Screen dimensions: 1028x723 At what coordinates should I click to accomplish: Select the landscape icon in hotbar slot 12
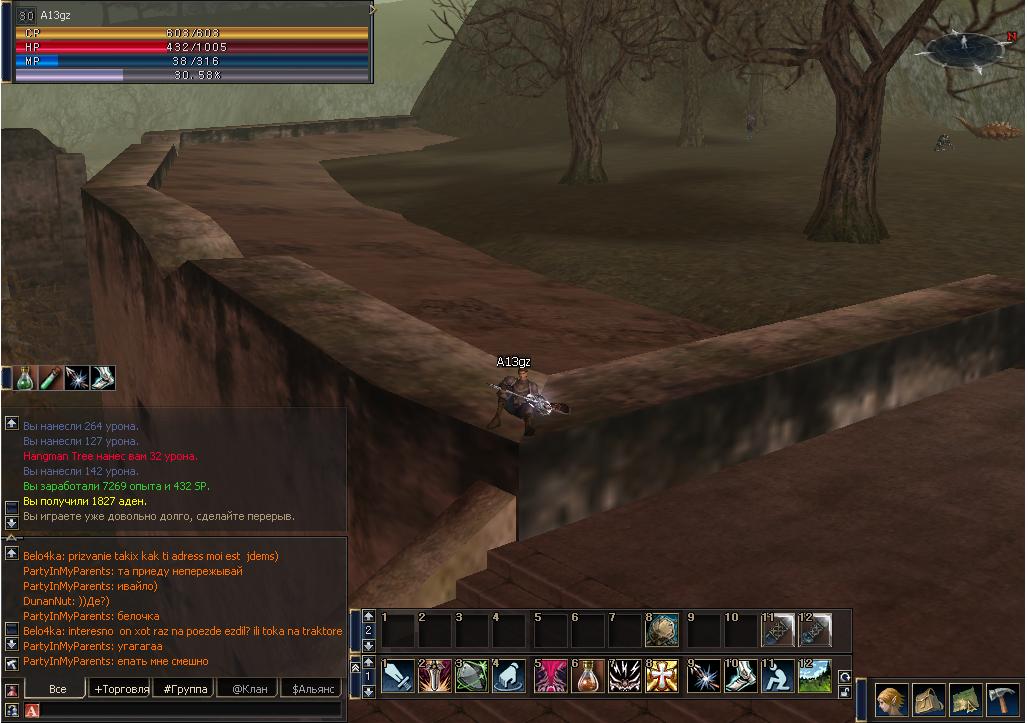coord(814,676)
